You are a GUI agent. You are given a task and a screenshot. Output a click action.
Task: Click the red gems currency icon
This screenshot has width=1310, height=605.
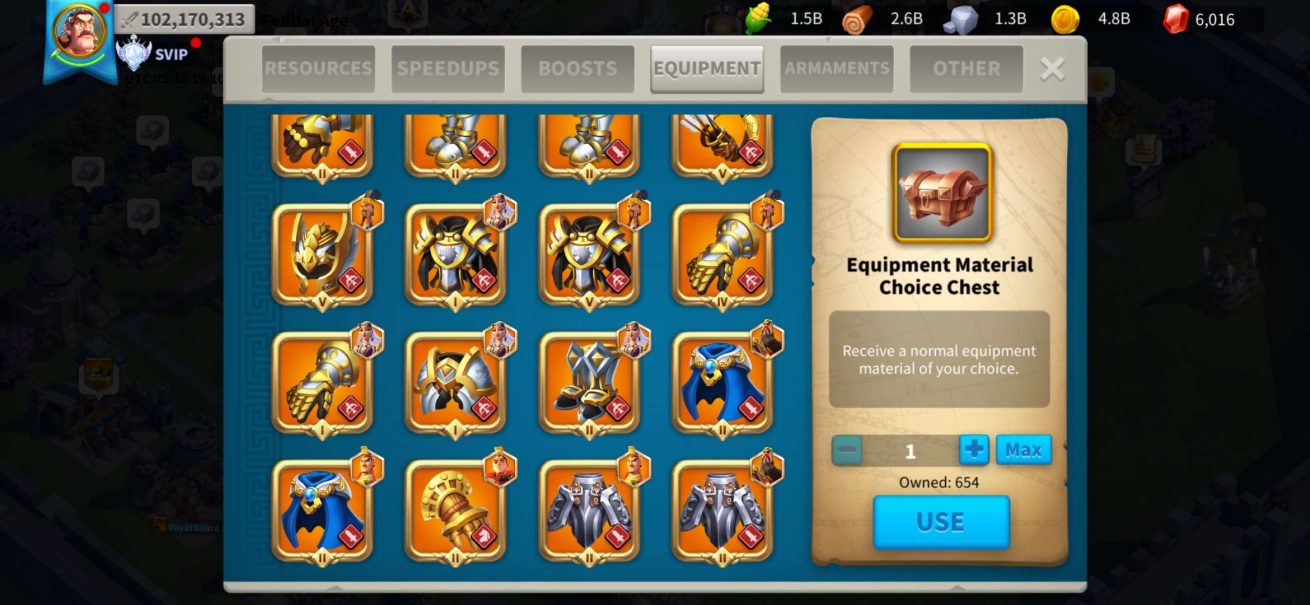pos(1177,19)
